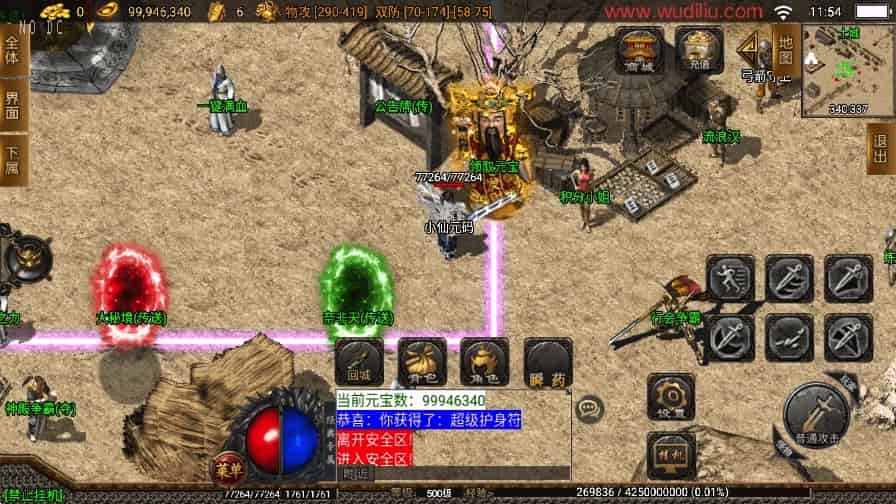The image size is (896, 504).
Task: Select the 附近 chat channel tab
Action: pos(356,473)
